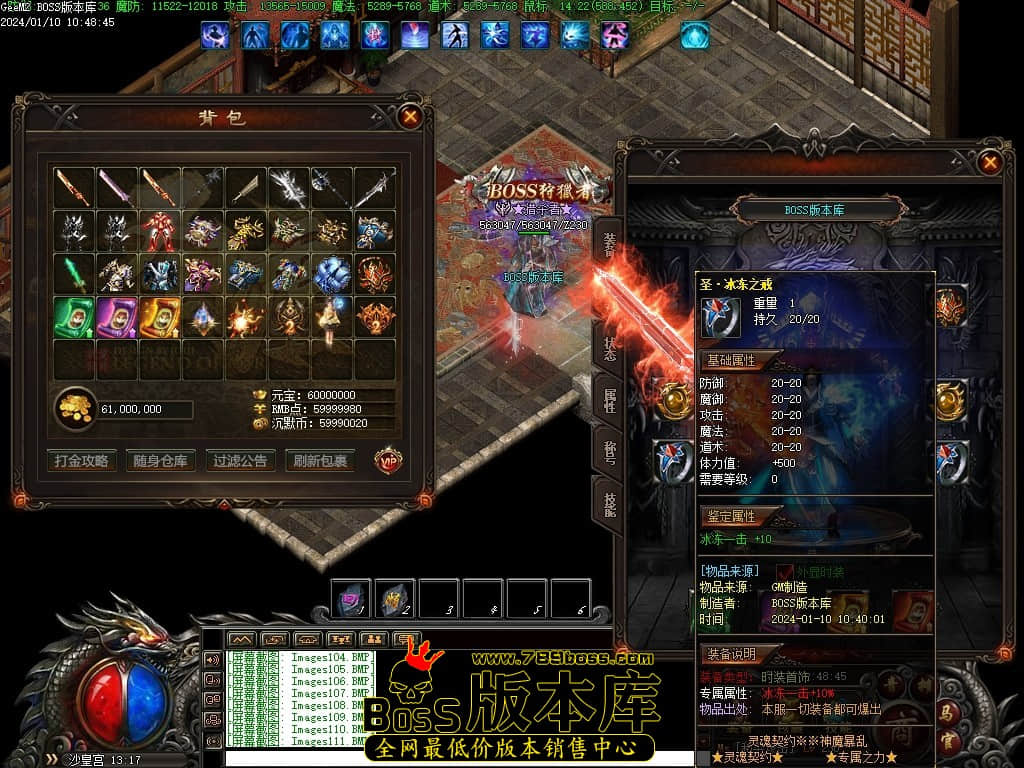
Task: Choose the purple scroll item
Action: pyautogui.click(x=117, y=317)
